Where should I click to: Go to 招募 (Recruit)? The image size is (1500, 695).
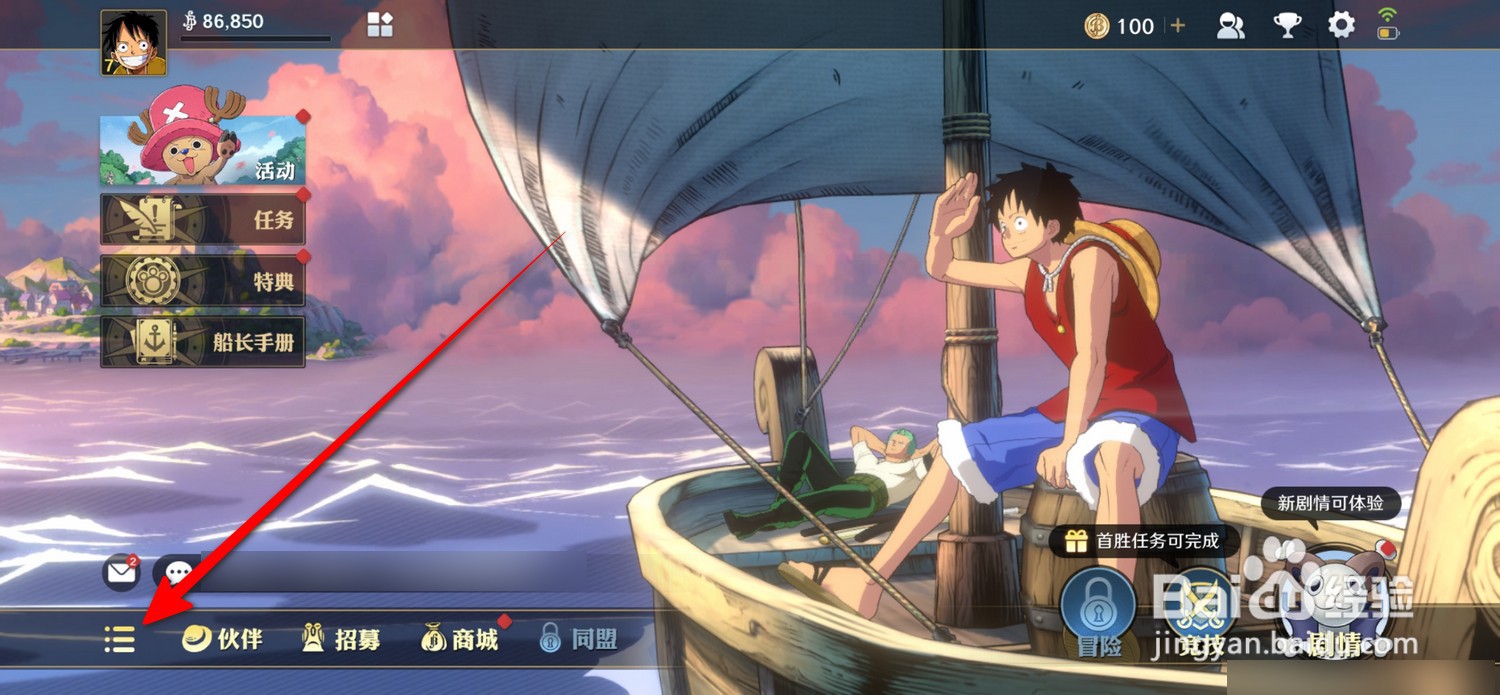pyautogui.click(x=342, y=639)
